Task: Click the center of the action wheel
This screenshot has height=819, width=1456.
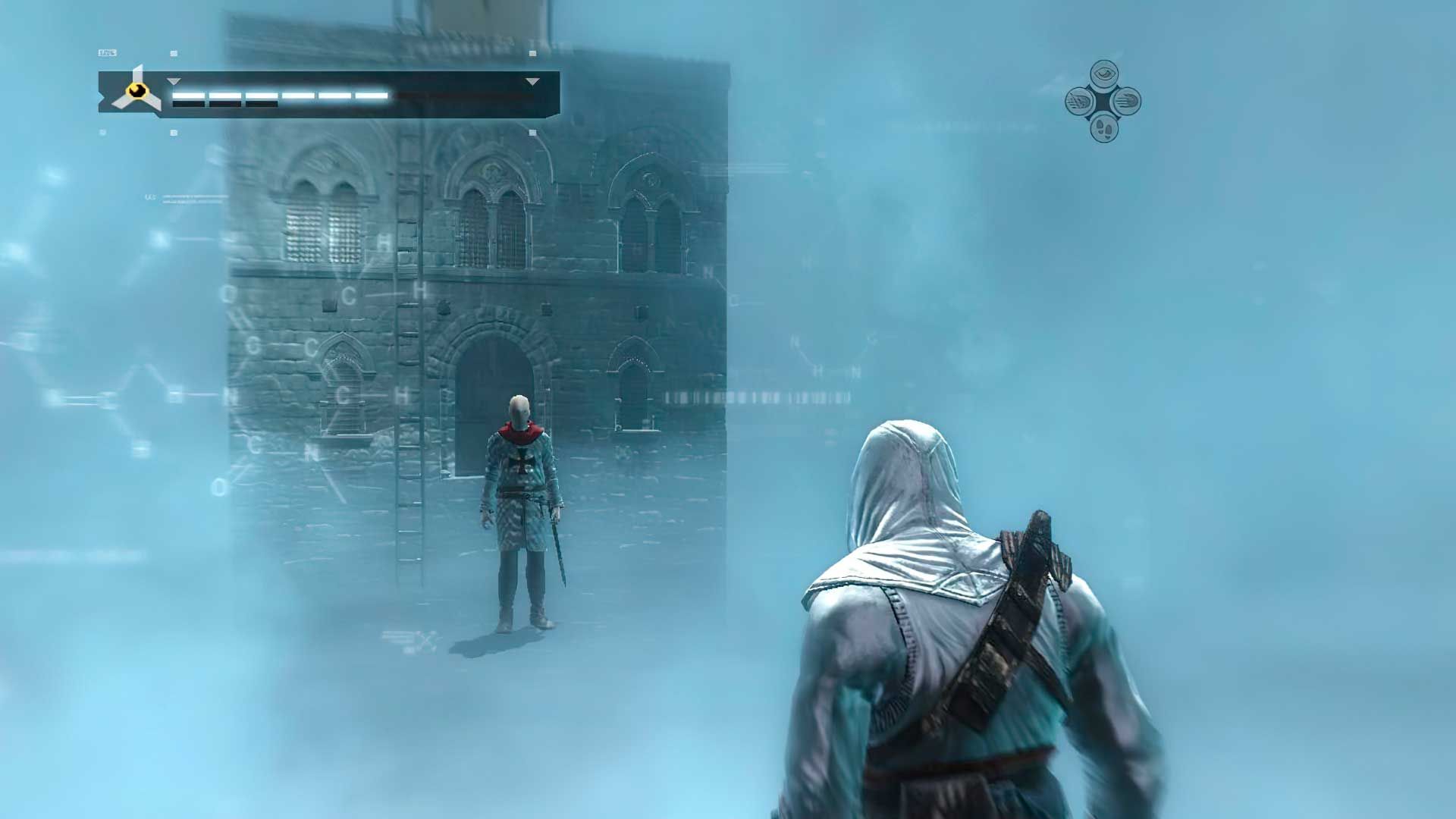Action: (1103, 101)
